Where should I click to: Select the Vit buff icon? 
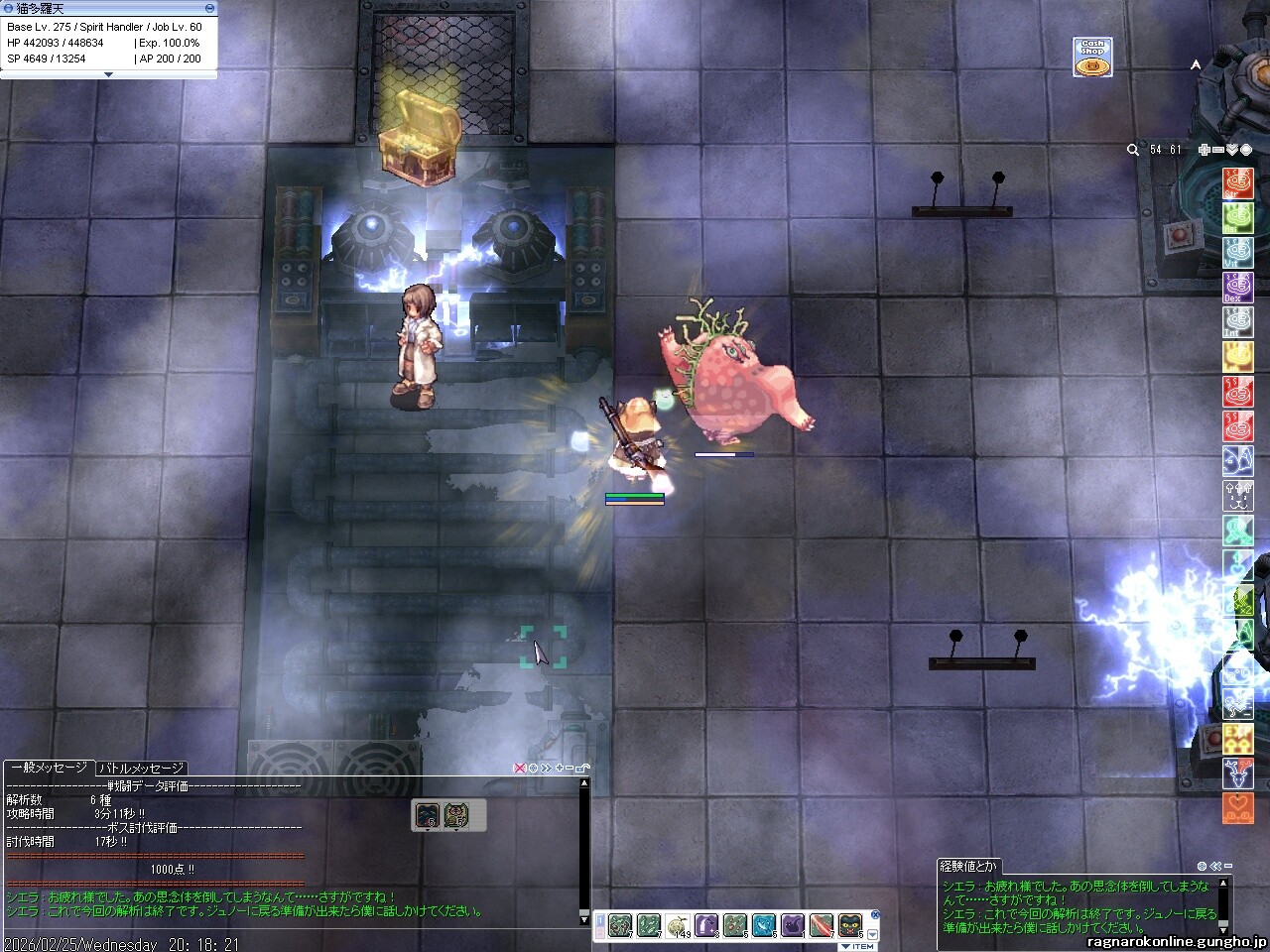tap(1237, 253)
